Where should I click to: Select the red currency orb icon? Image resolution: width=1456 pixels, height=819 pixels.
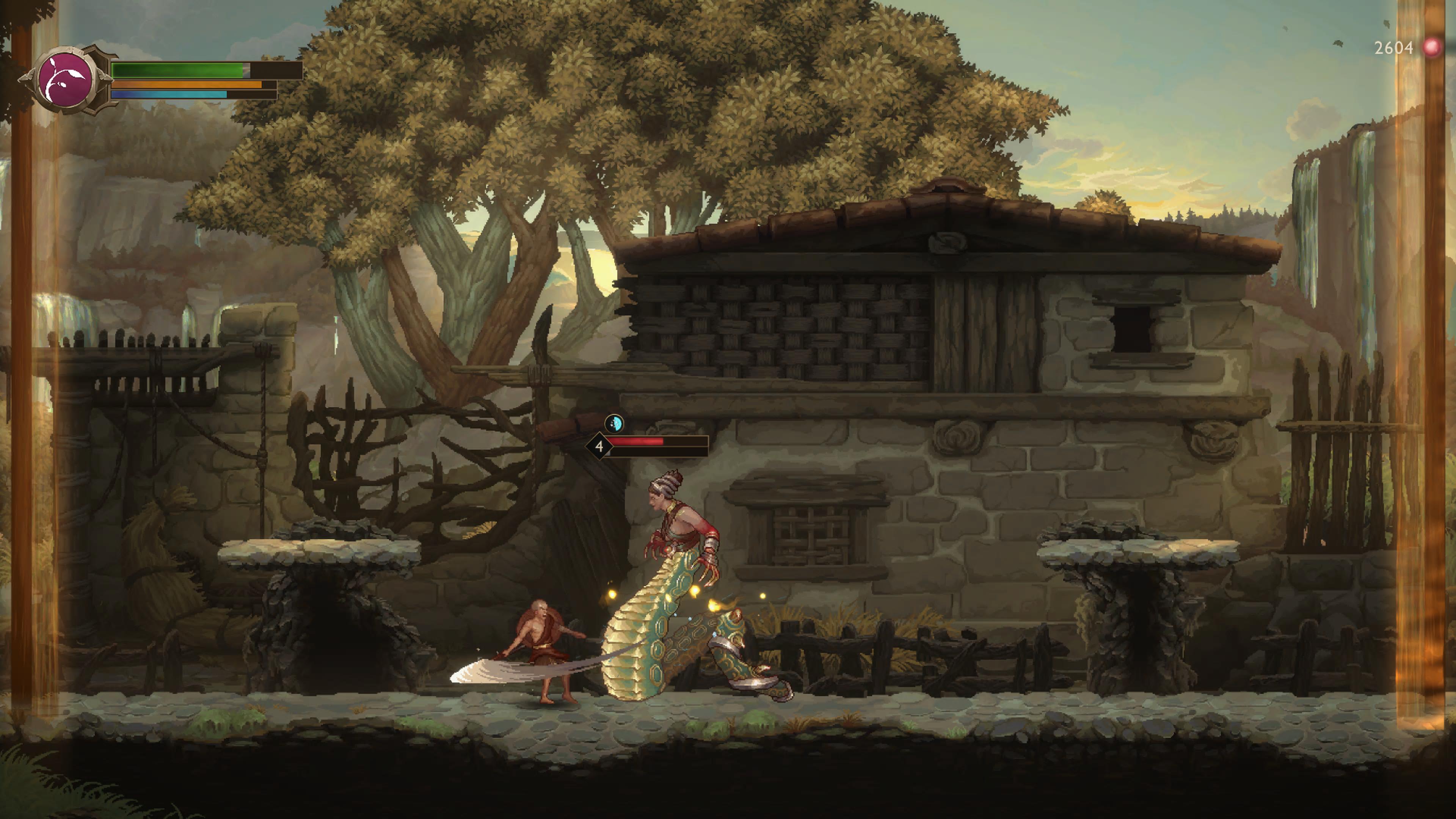click(1431, 47)
